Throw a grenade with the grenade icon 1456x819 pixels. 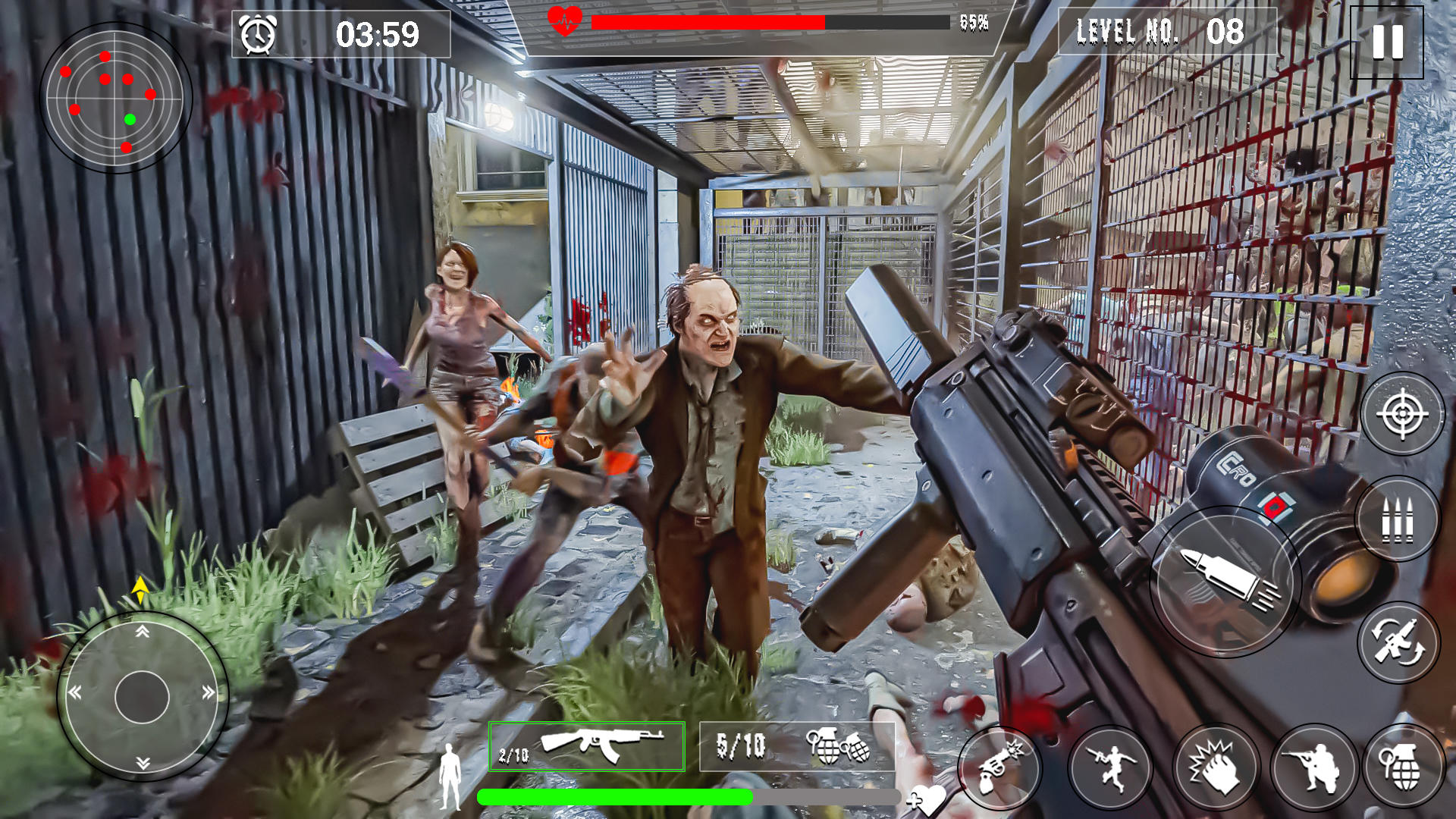pos(1405,767)
